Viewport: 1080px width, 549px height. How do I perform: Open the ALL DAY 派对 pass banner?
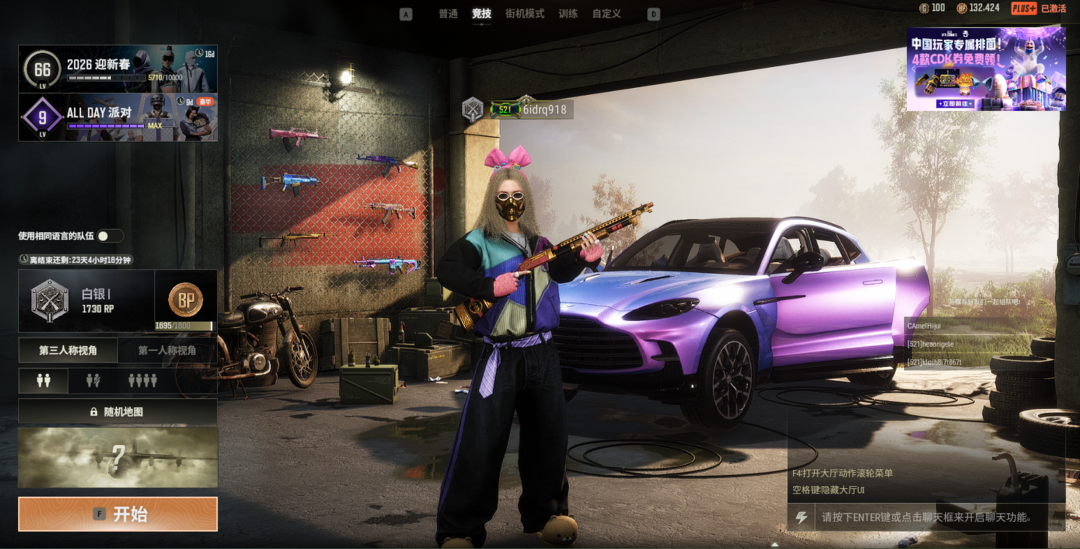[x=118, y=117]
